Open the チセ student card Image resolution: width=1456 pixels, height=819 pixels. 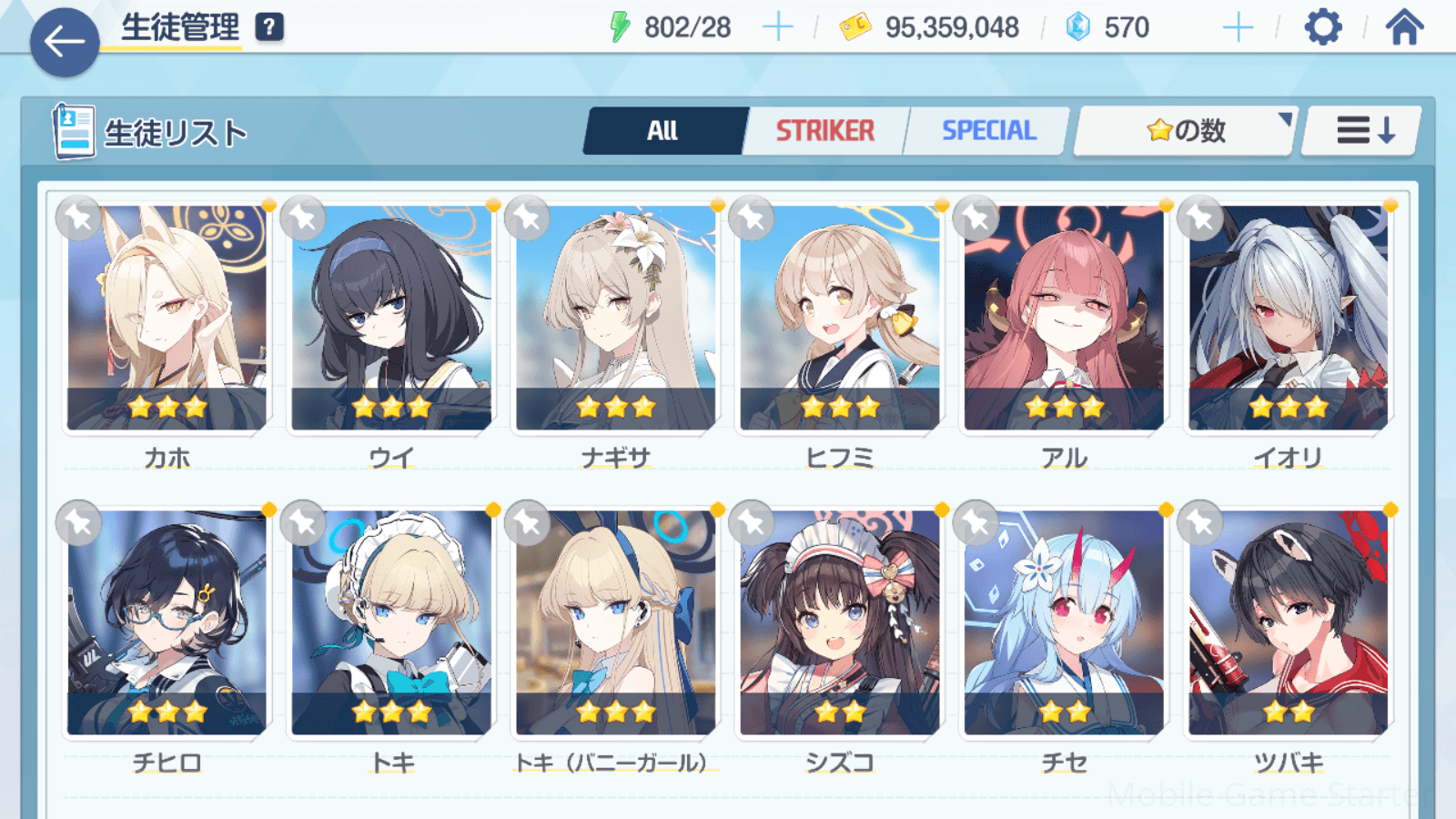[x=1064, y=622]
